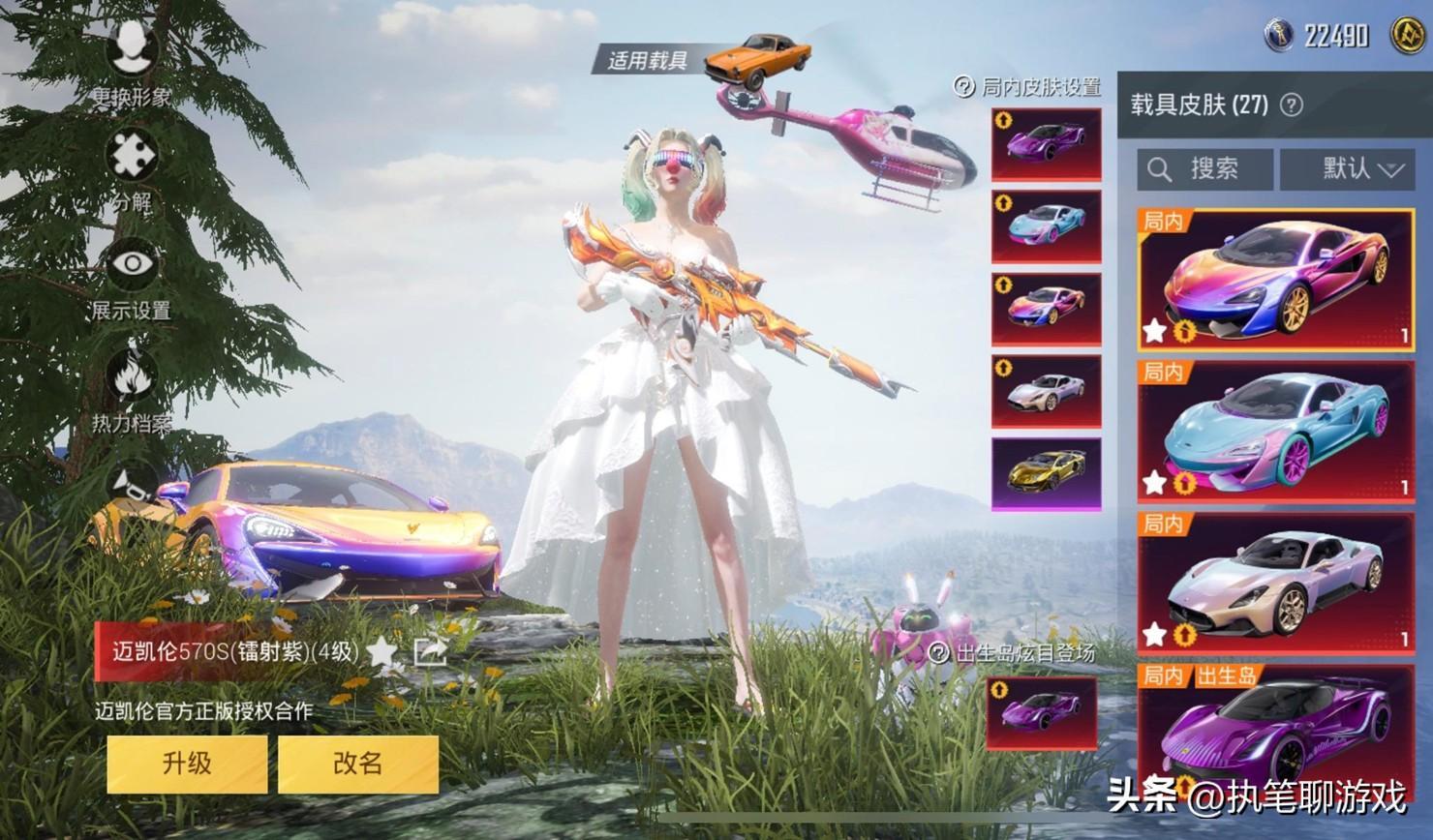Image resolution: width=1433 pixels, height=840 pixels.
Task: Click the 搜索 search field
Action: 1204,169
